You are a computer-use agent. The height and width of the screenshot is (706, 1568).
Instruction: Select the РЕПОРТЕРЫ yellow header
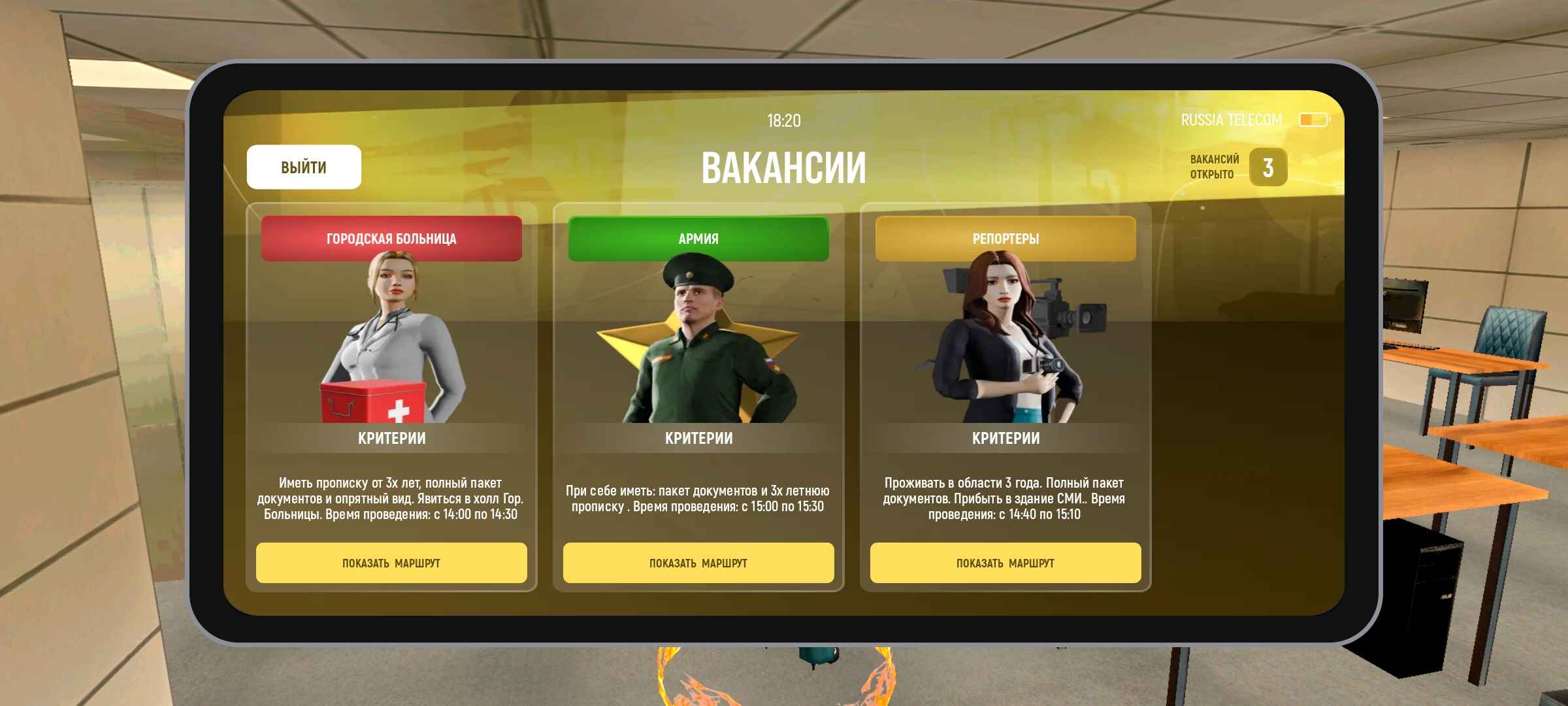tap(1005, 239)
